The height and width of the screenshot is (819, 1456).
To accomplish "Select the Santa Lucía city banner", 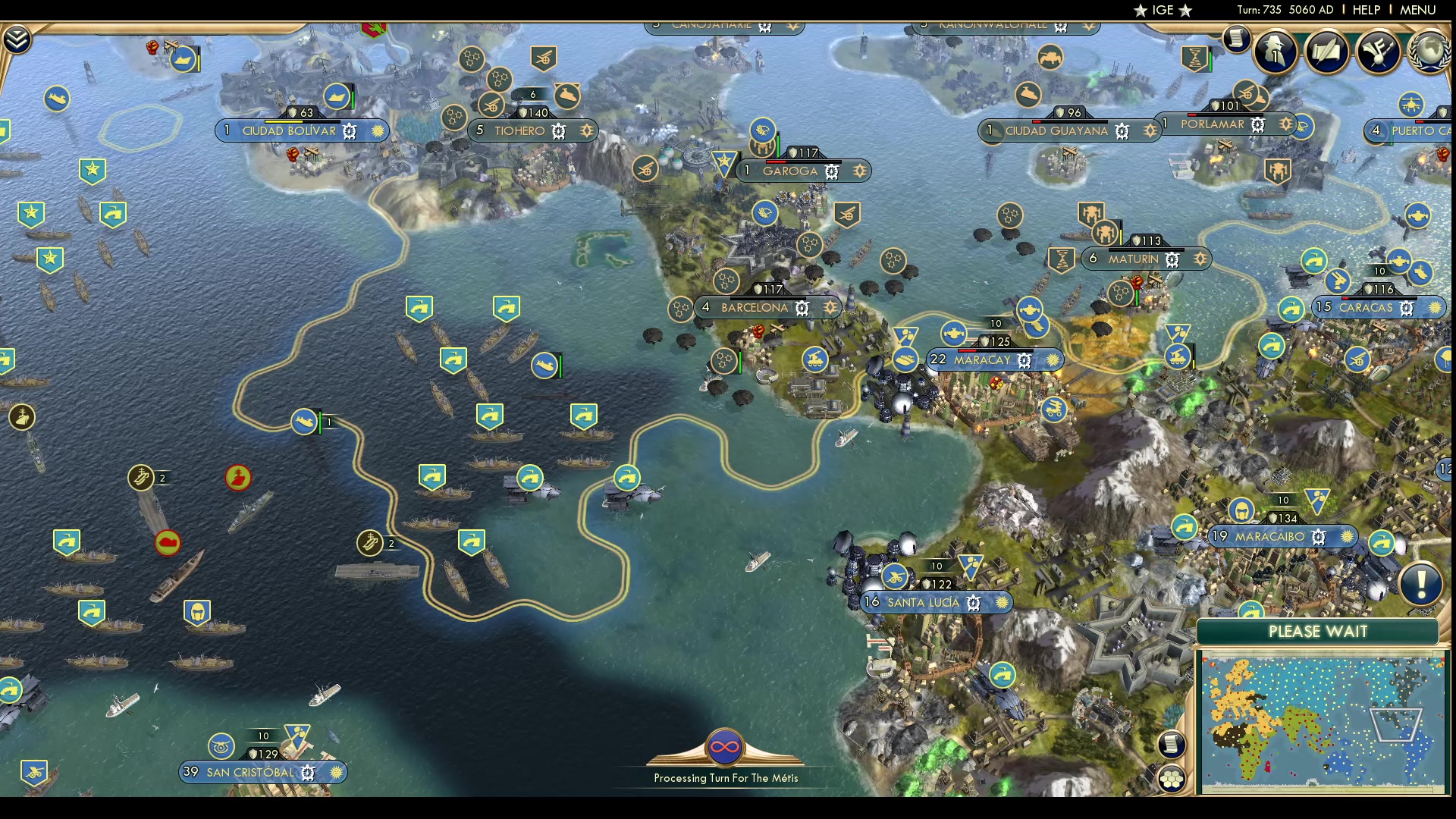I will (x=924, y=602).
